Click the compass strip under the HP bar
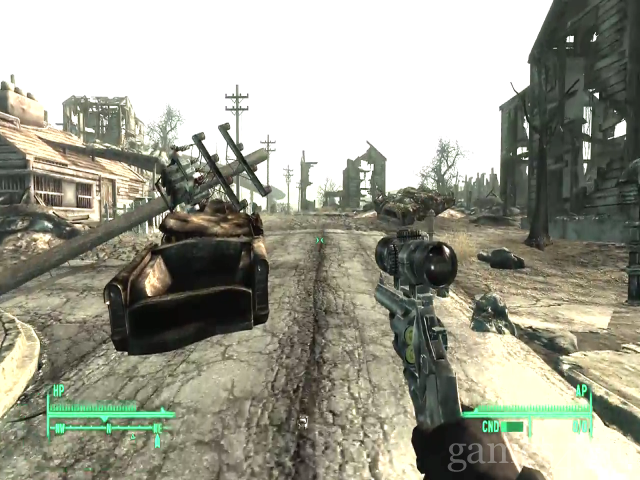 point(109,428)
